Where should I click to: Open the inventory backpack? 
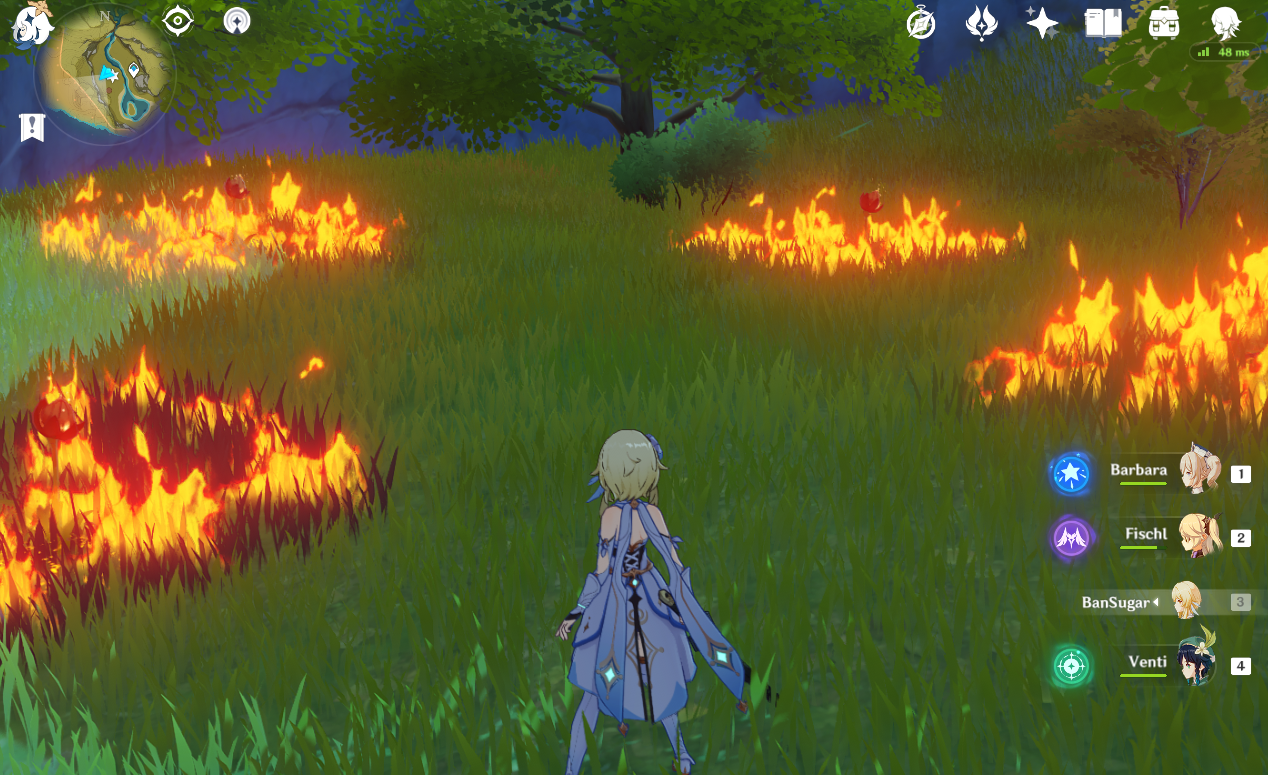pyautogui.click(x=1163, y=22)
